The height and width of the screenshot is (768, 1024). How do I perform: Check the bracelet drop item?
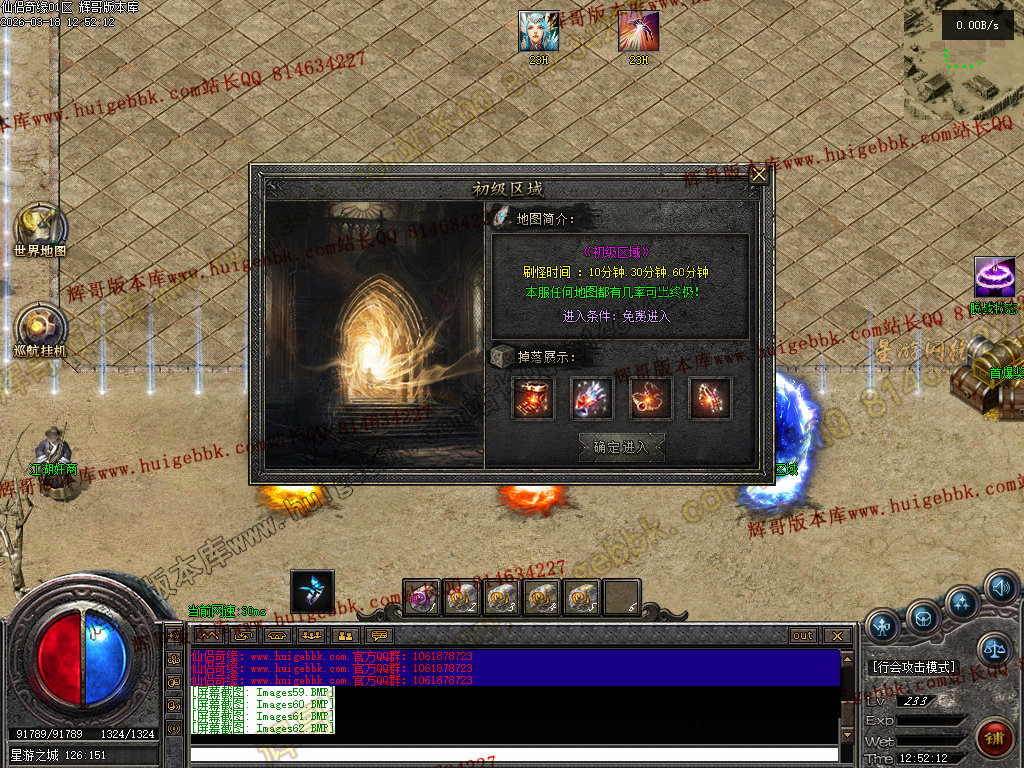coord(709,398)
